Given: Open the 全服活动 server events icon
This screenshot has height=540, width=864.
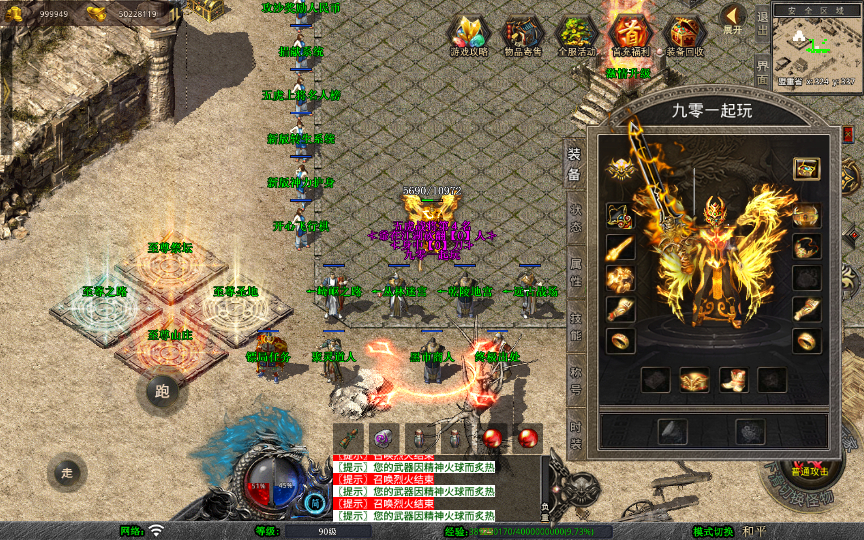Looking at the screenshot, I should [576, 36].
